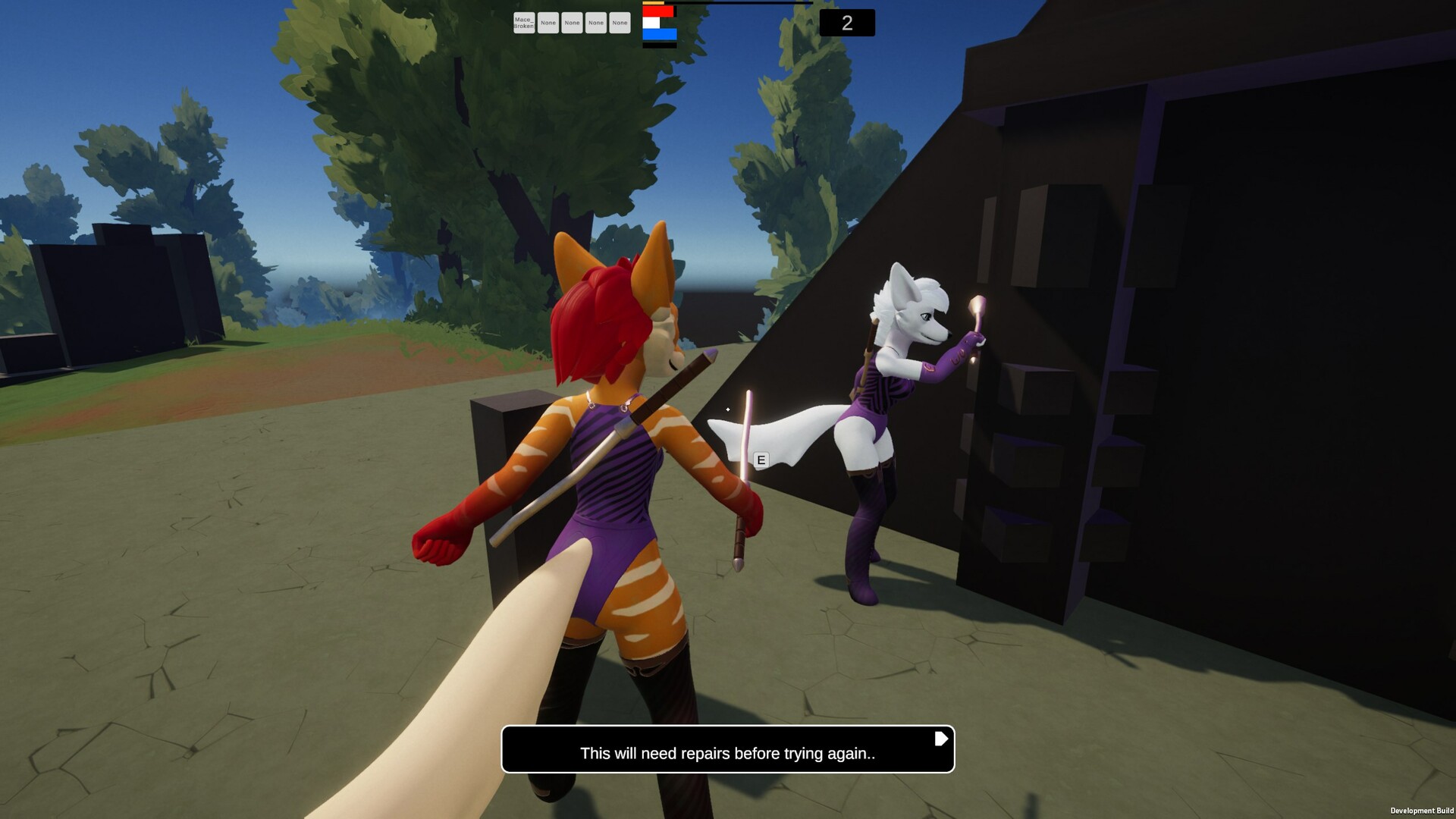Select the Mace_Broken hotbar slot
The width and height of the screenshot is (1456, 819).
(x=523, y=23)
